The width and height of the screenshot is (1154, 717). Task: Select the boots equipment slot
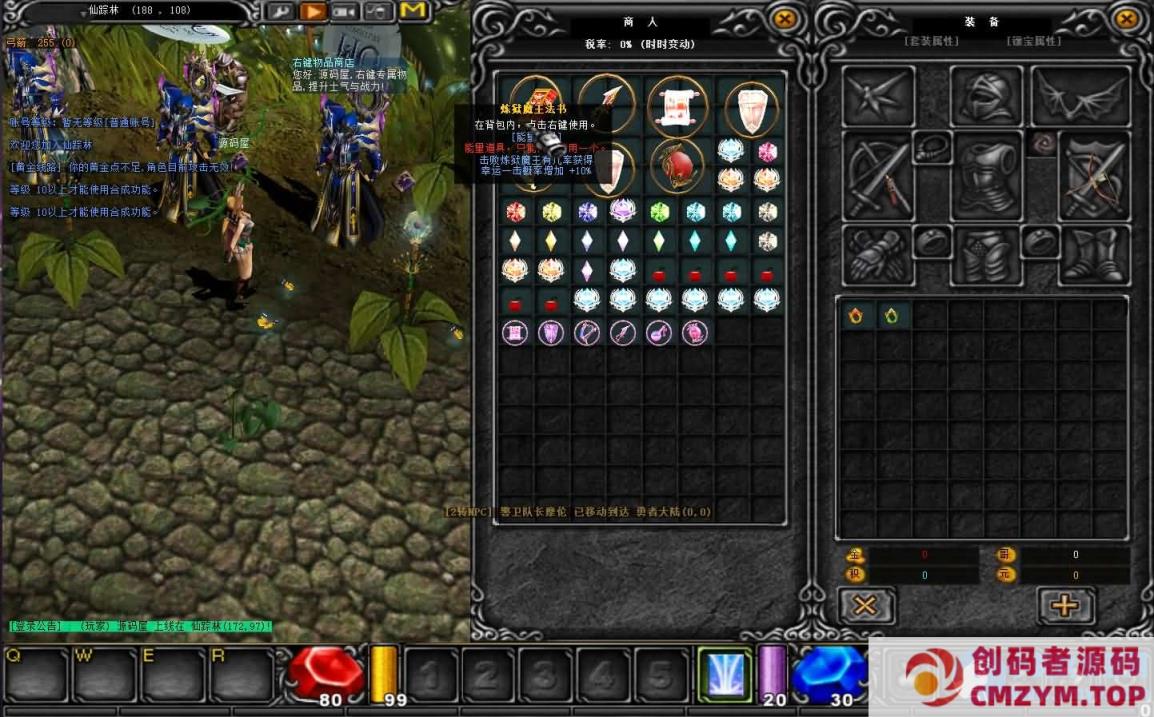[1094, 254]
